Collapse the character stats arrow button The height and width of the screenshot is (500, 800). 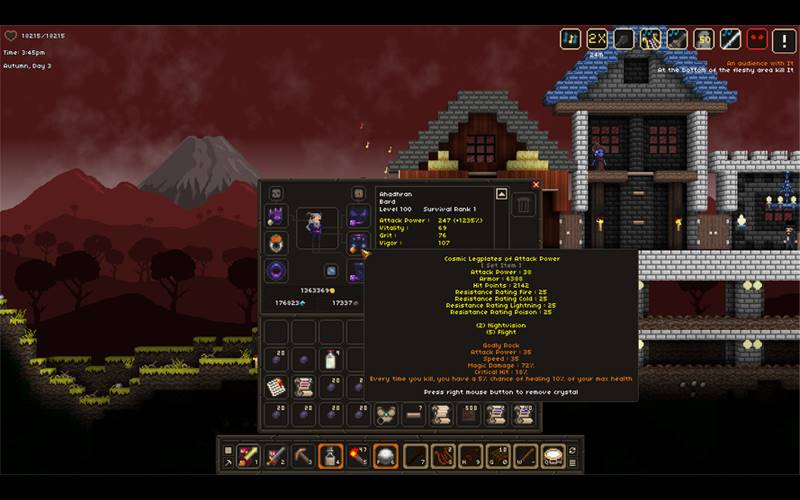pyautogui.click(x=502, y=194)
